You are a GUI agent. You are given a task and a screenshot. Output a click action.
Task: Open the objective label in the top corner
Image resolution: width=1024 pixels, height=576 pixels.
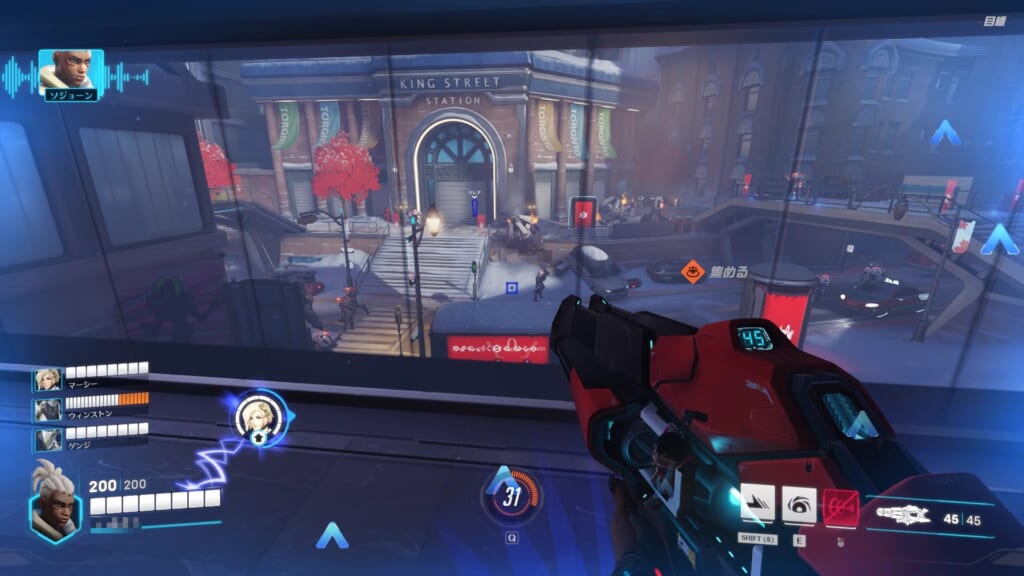(x=993, y=21)
